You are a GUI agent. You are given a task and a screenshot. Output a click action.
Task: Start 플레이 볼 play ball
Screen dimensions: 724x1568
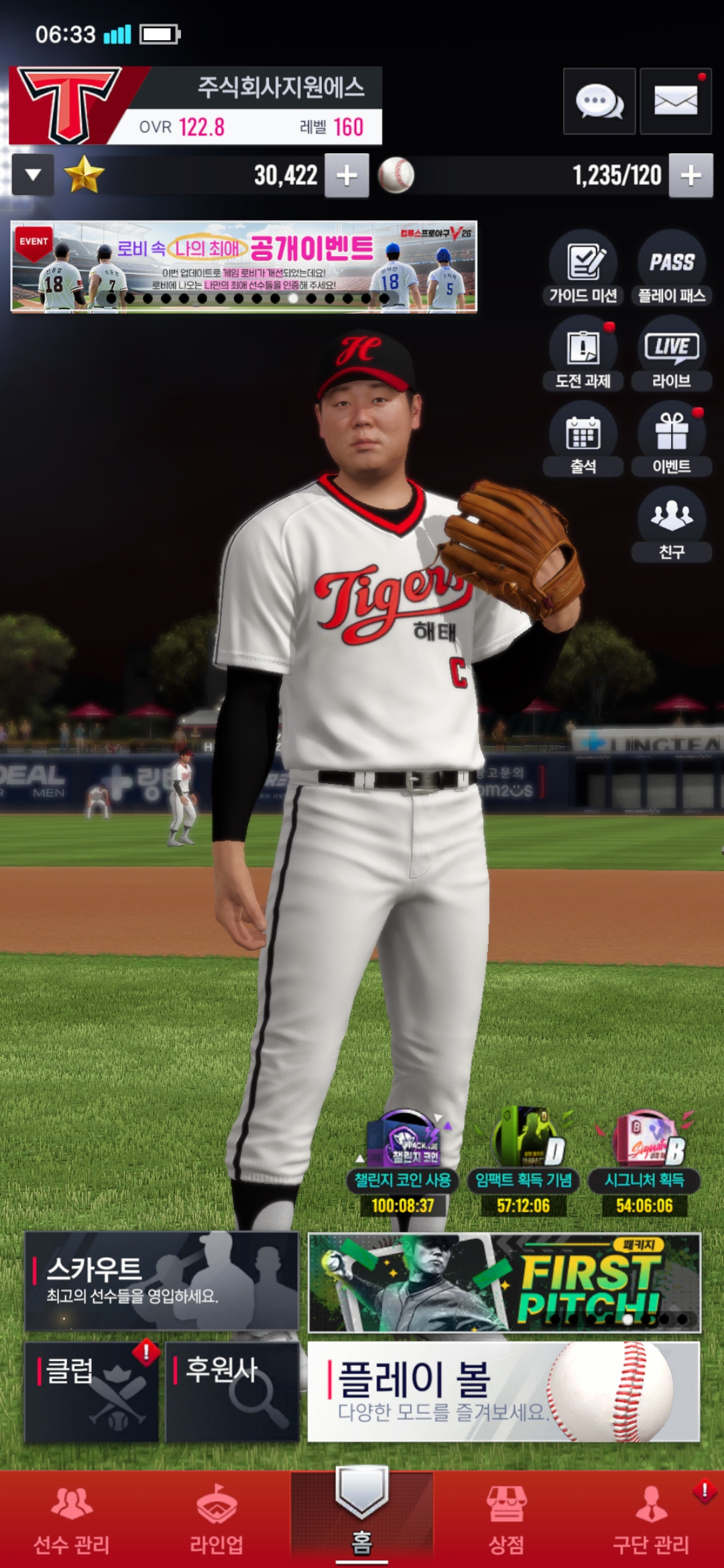(504, 1391)
